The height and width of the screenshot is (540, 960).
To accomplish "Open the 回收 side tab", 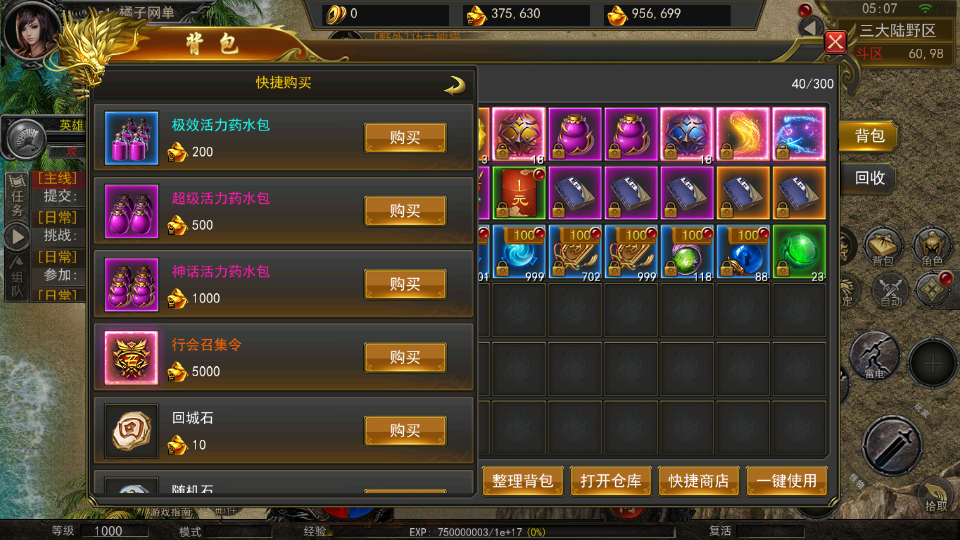I will [x=869, y=179].
